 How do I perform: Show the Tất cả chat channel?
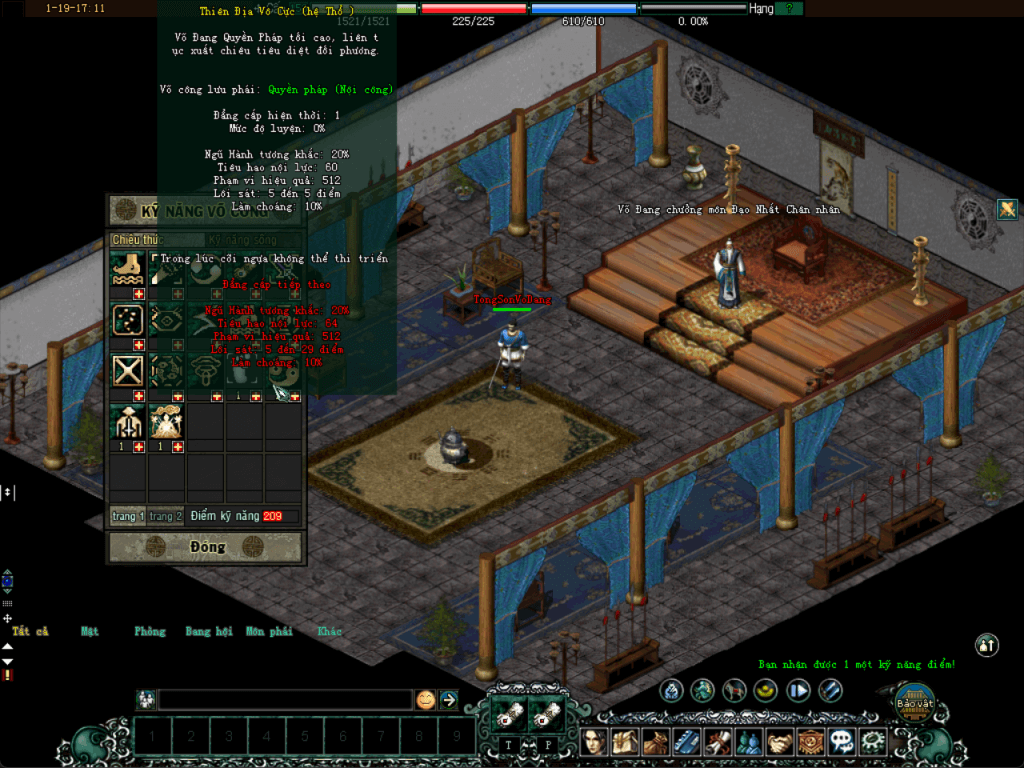tap(30, 632)
